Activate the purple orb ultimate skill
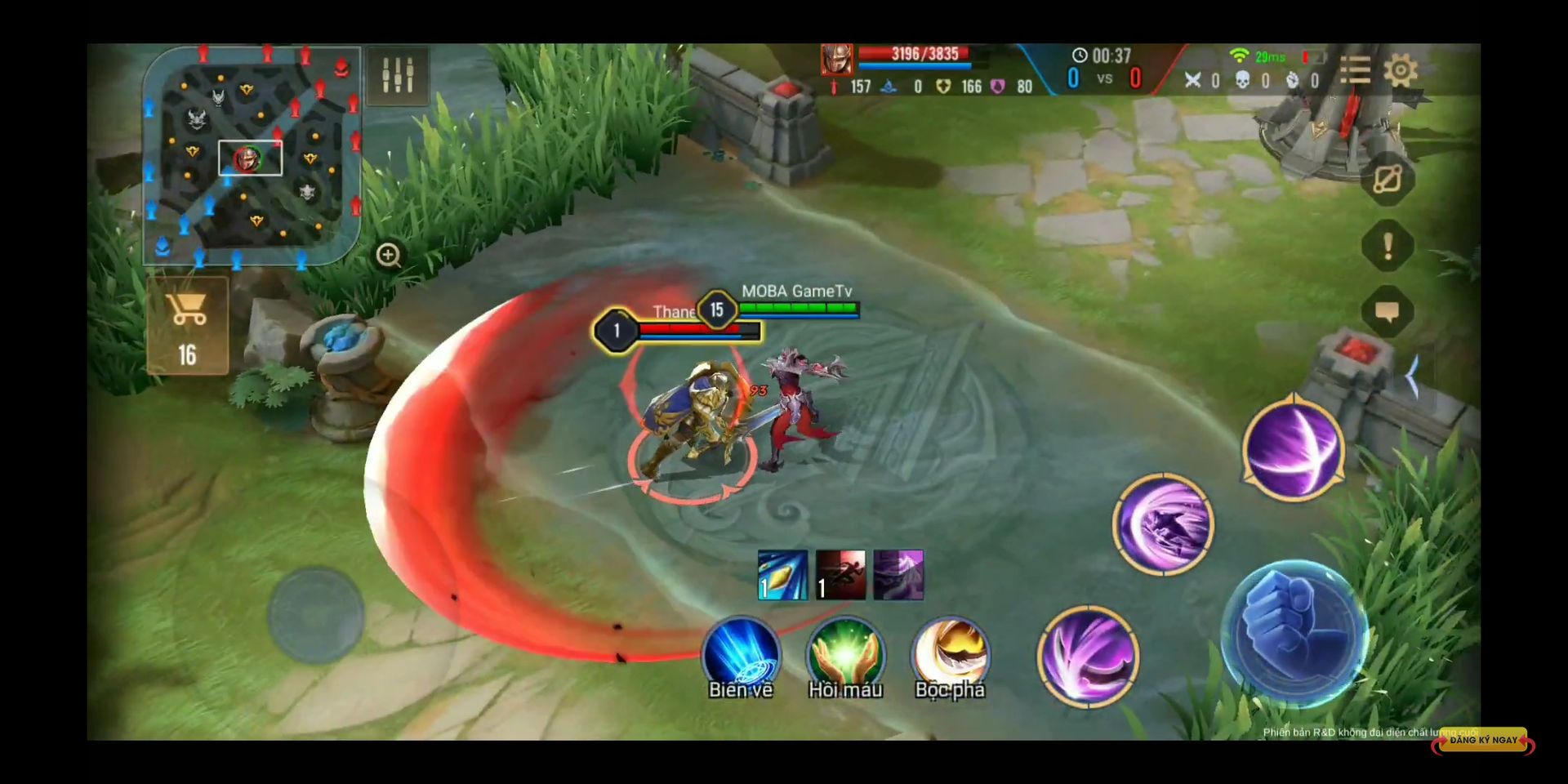This screenshot has height=784, width=1568. coord(1294,448)
